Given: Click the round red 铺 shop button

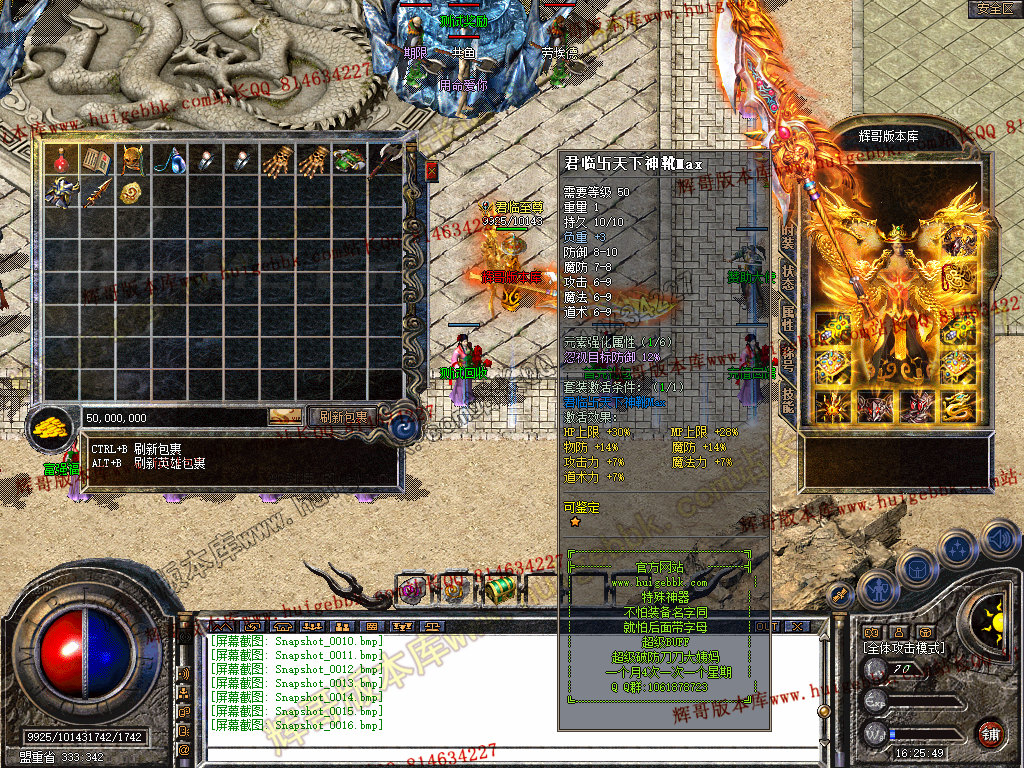Looking at the screenshot, I should point(990,733).
